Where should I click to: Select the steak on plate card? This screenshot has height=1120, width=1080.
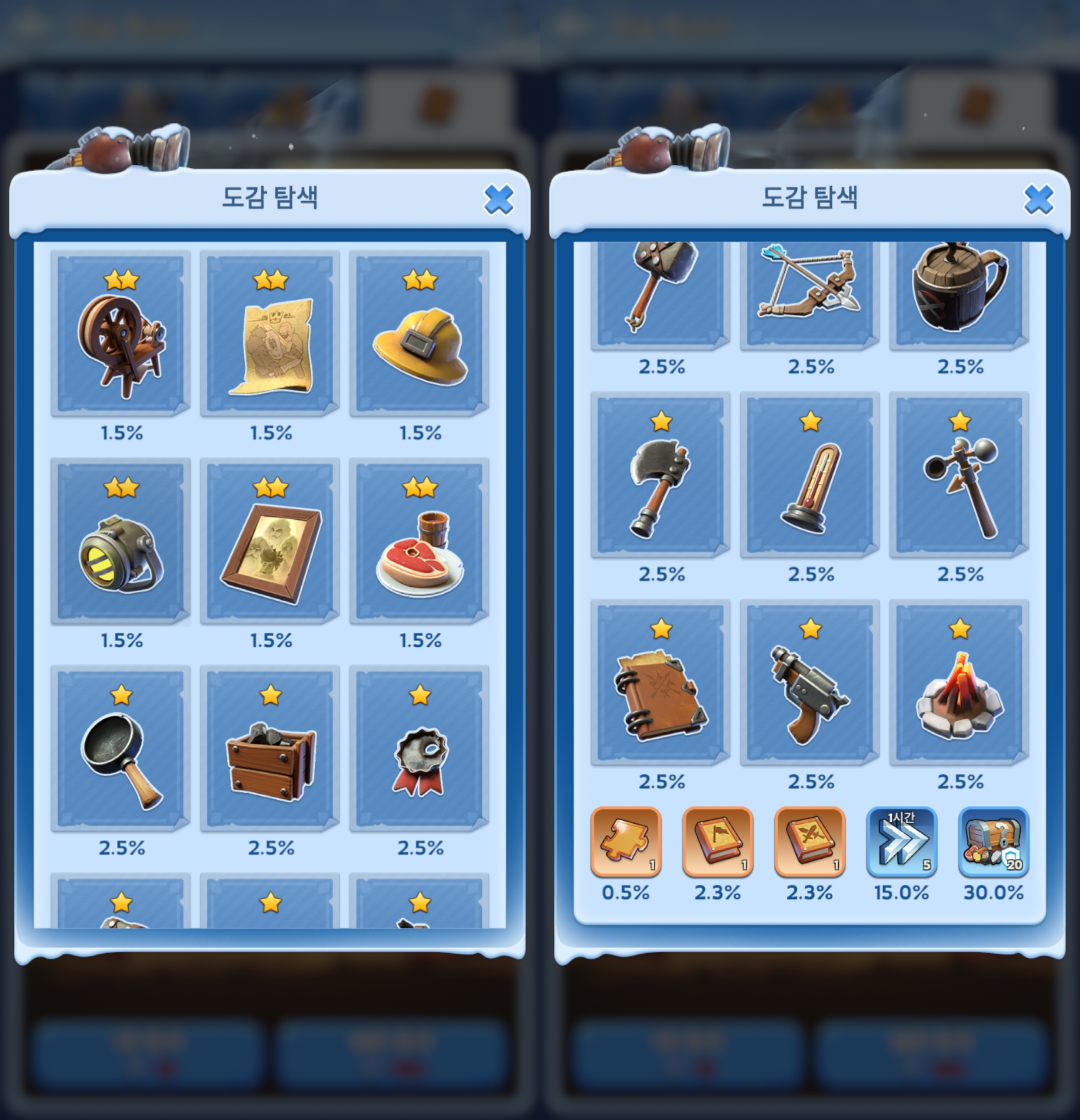pyautogui.click(x=420, y=541)
